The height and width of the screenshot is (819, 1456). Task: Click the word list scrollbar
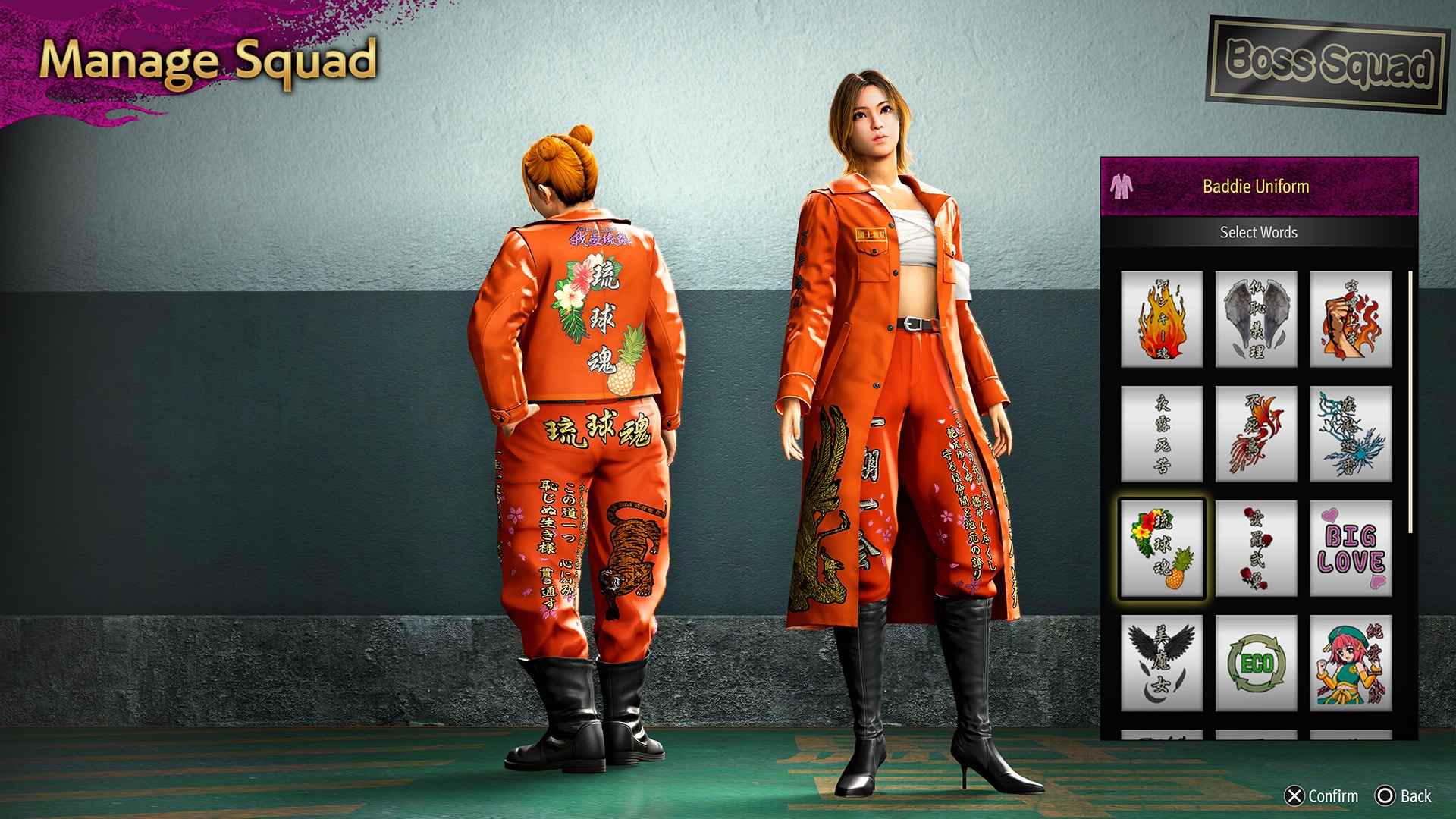point(1410,402)
